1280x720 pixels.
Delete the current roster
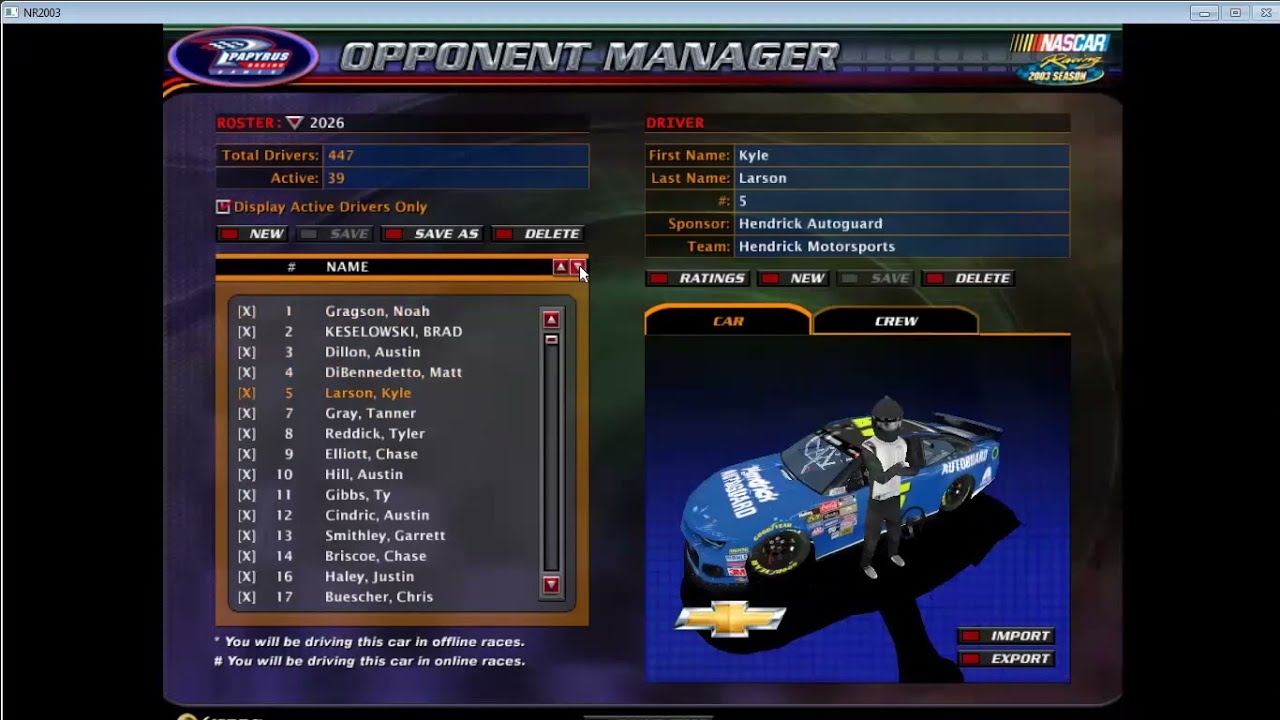[539, 234]
